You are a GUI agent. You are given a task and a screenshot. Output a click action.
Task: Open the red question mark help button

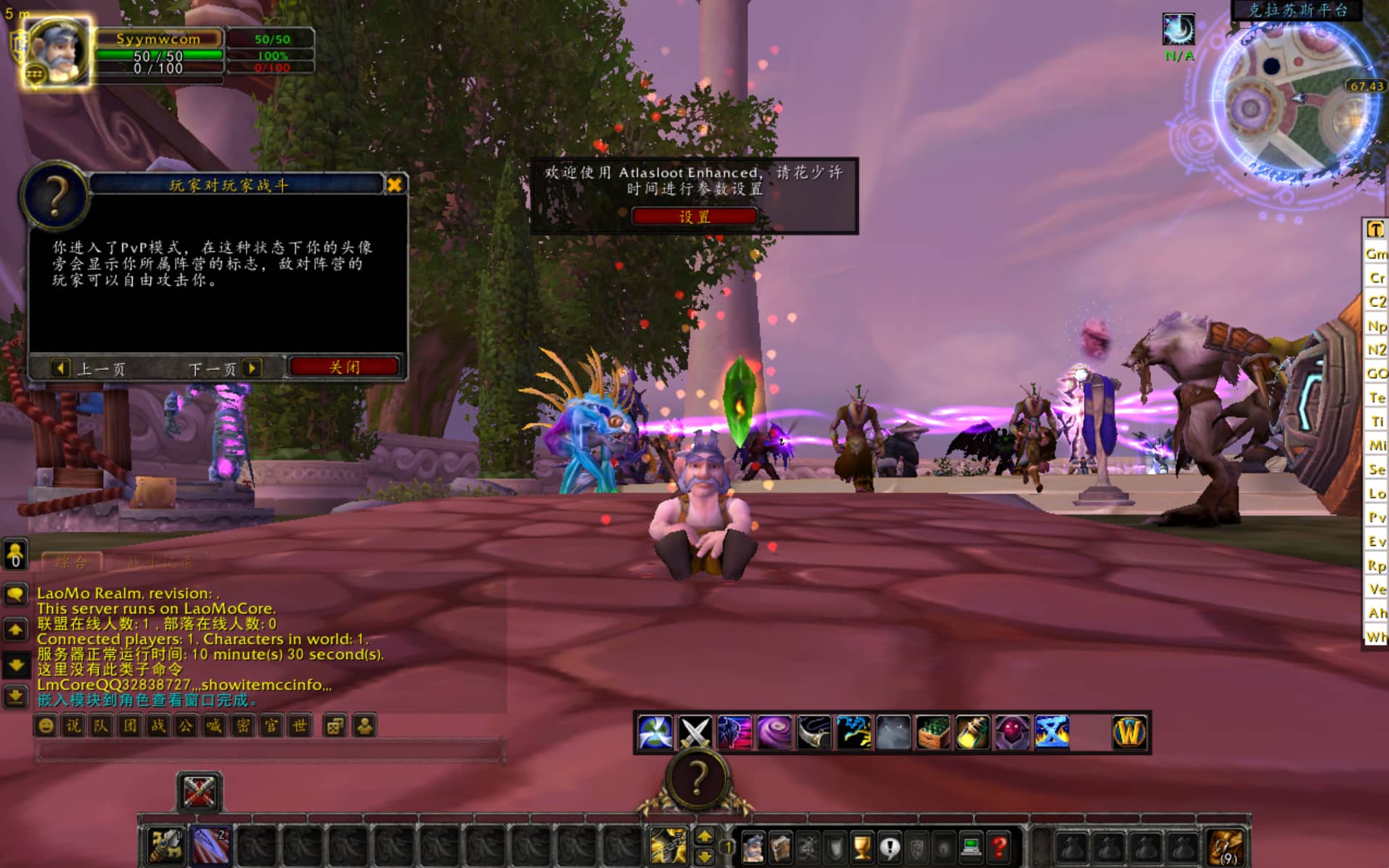coord(999,847)
